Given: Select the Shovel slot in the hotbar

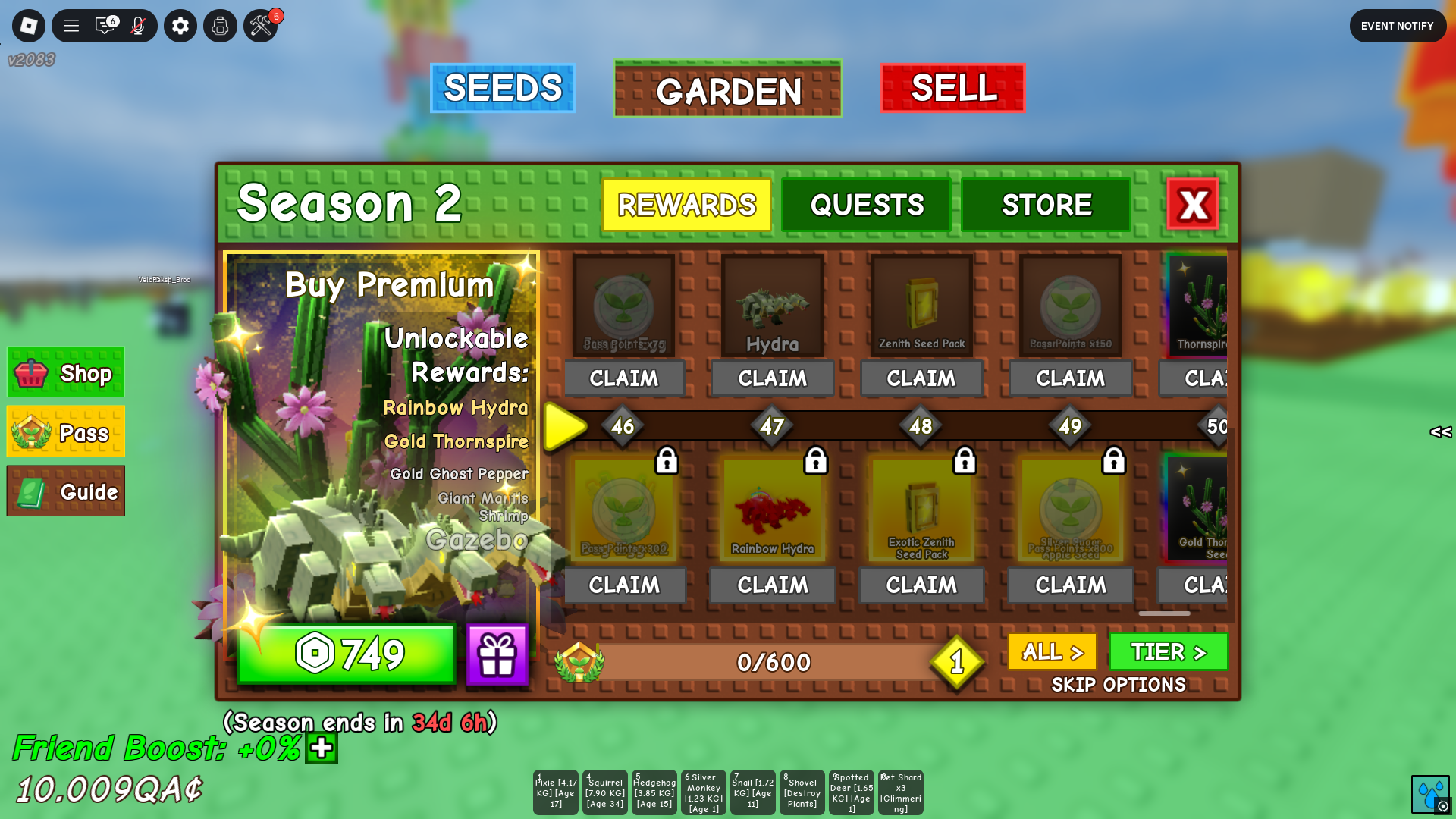Looking at the screenshot, I should coord(802,792).
